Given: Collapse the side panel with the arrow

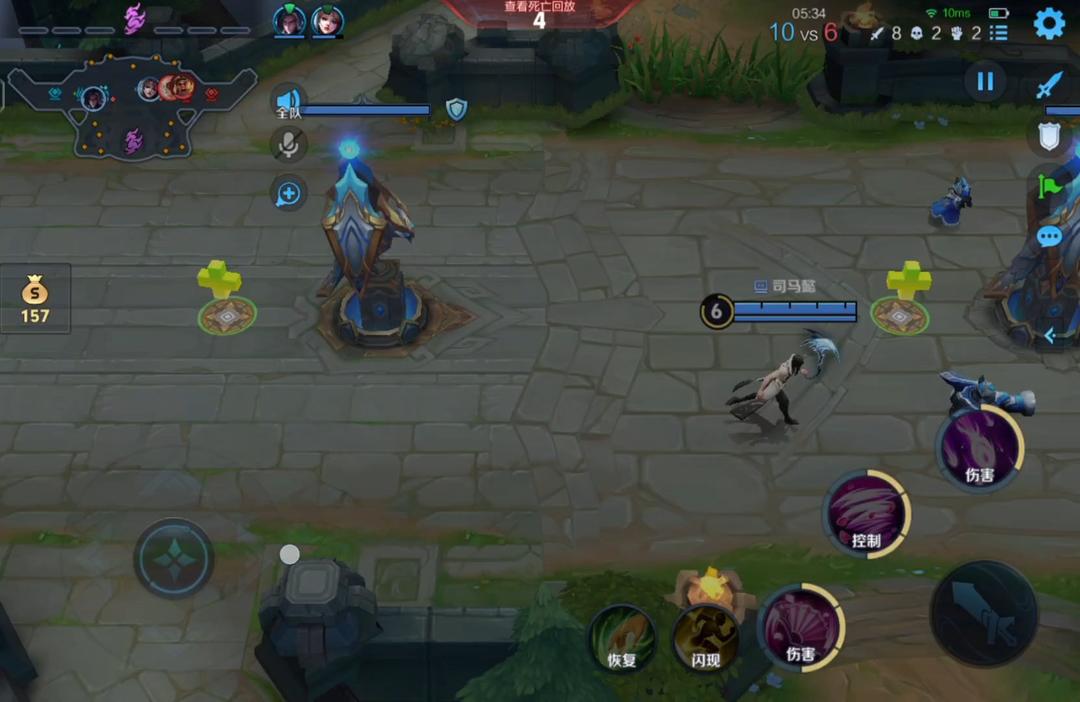Looking at the screenshot, I should pyautogui.click(x=1050, y=336).
